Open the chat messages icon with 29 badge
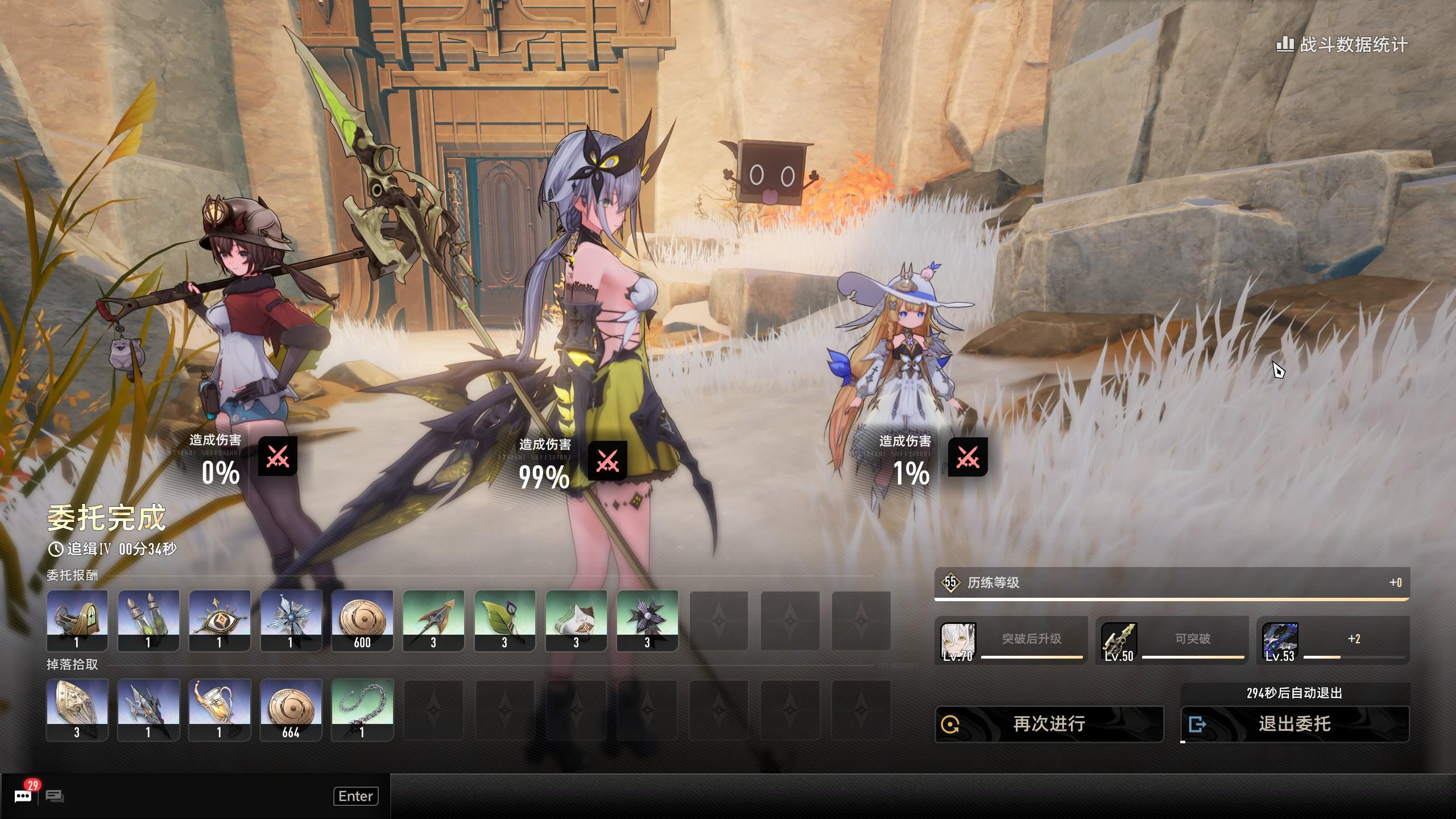 (23, 796)
